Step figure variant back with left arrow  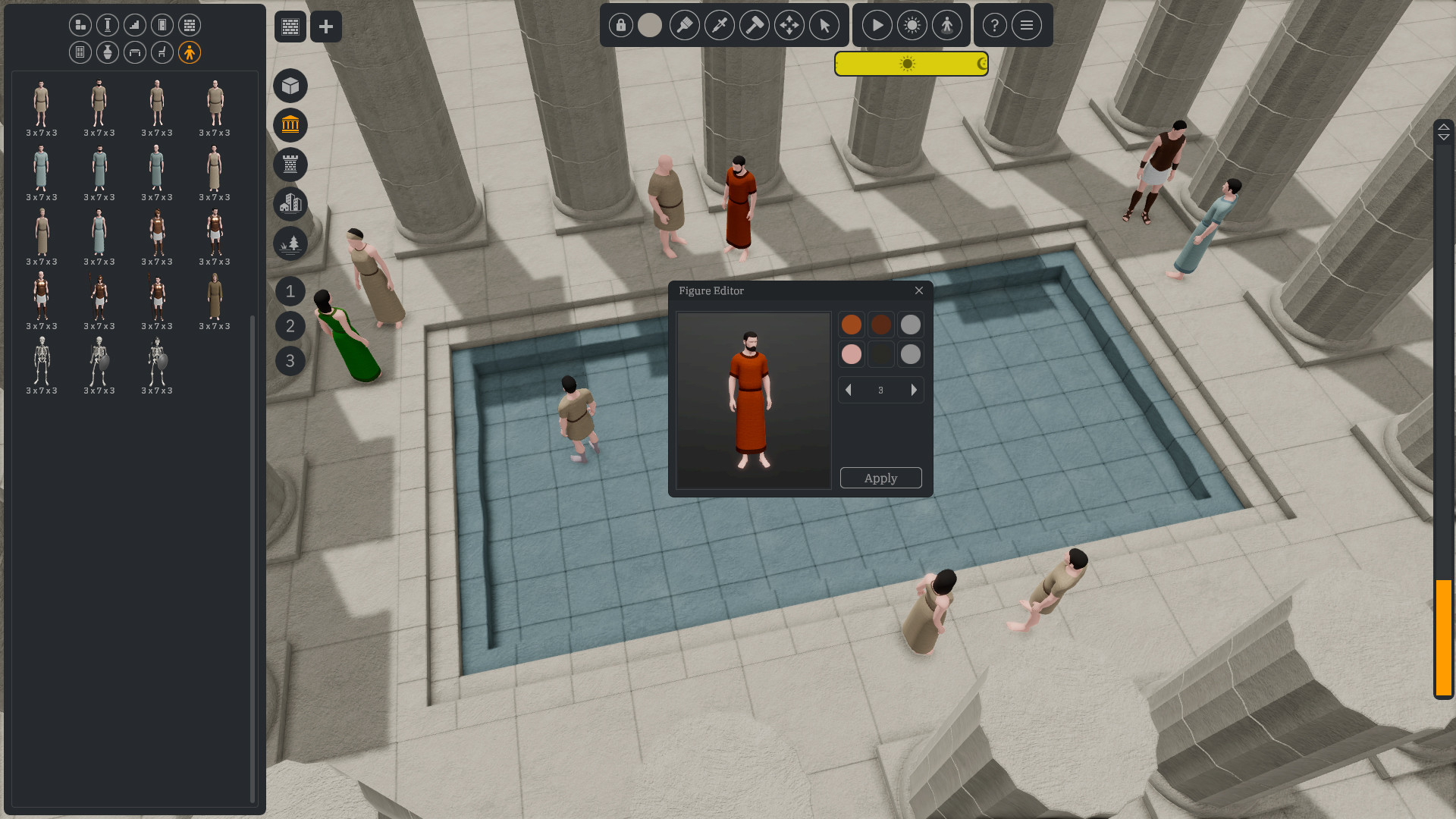point(848,390)
